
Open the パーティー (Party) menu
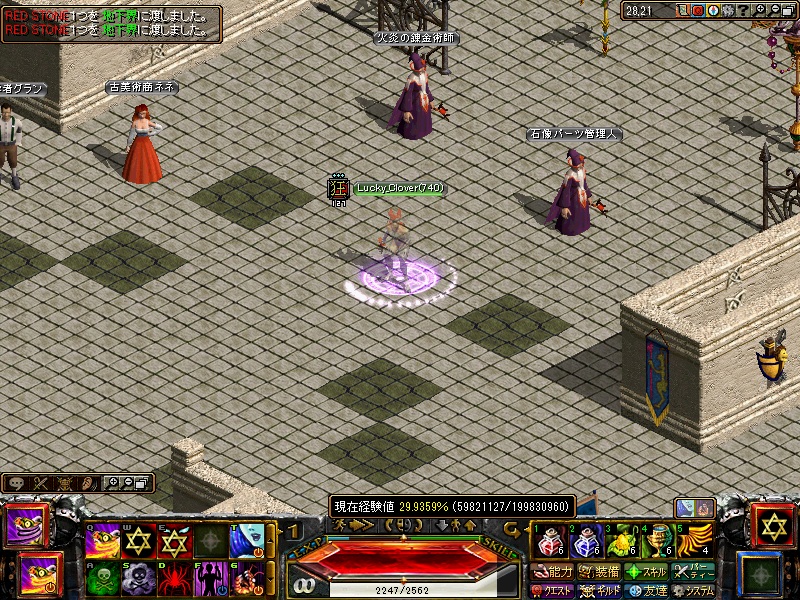click(695, 572)
